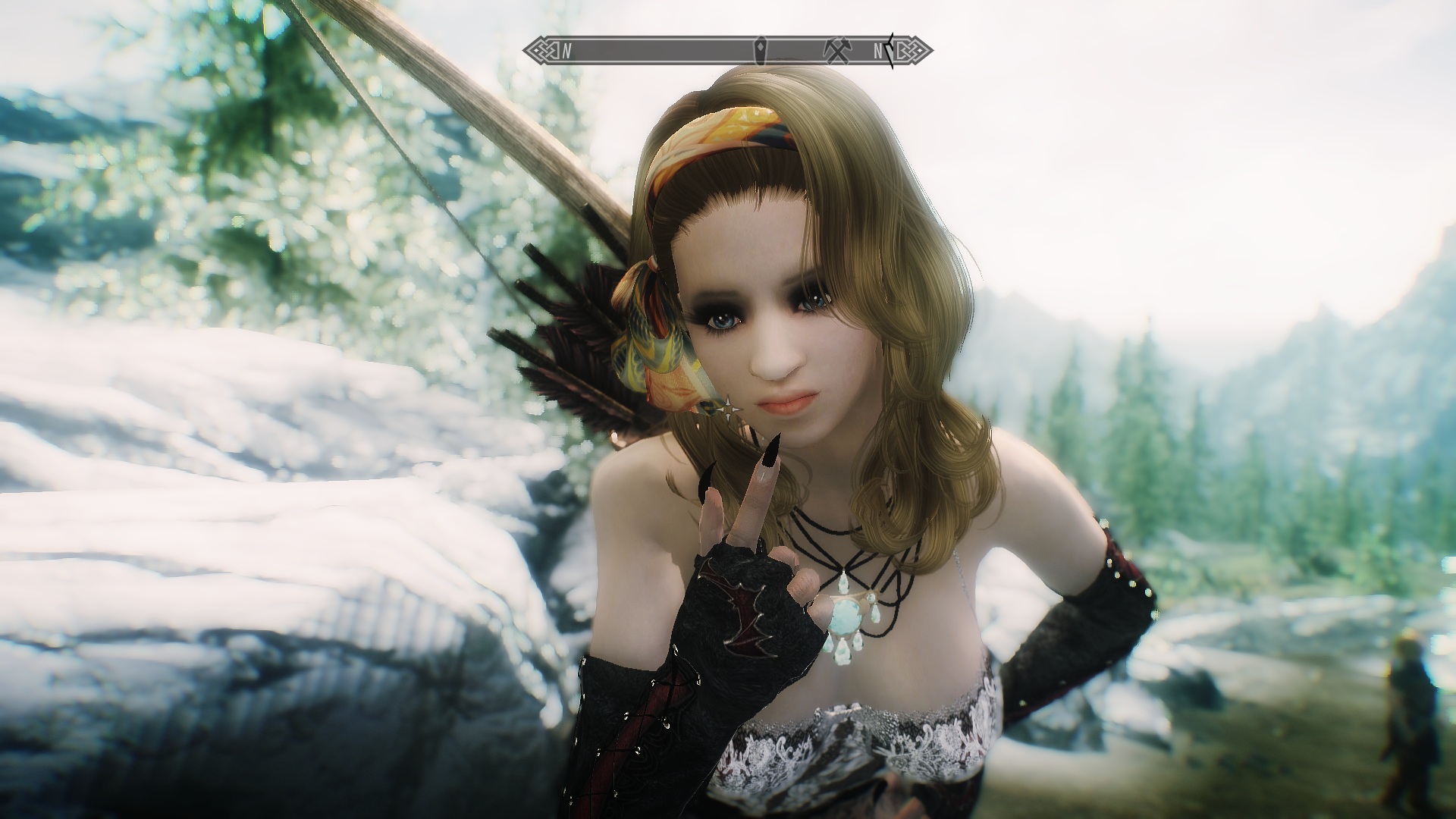Select the standing stone marker on compass
This screenshot has width=1456, height=819.
760,51
